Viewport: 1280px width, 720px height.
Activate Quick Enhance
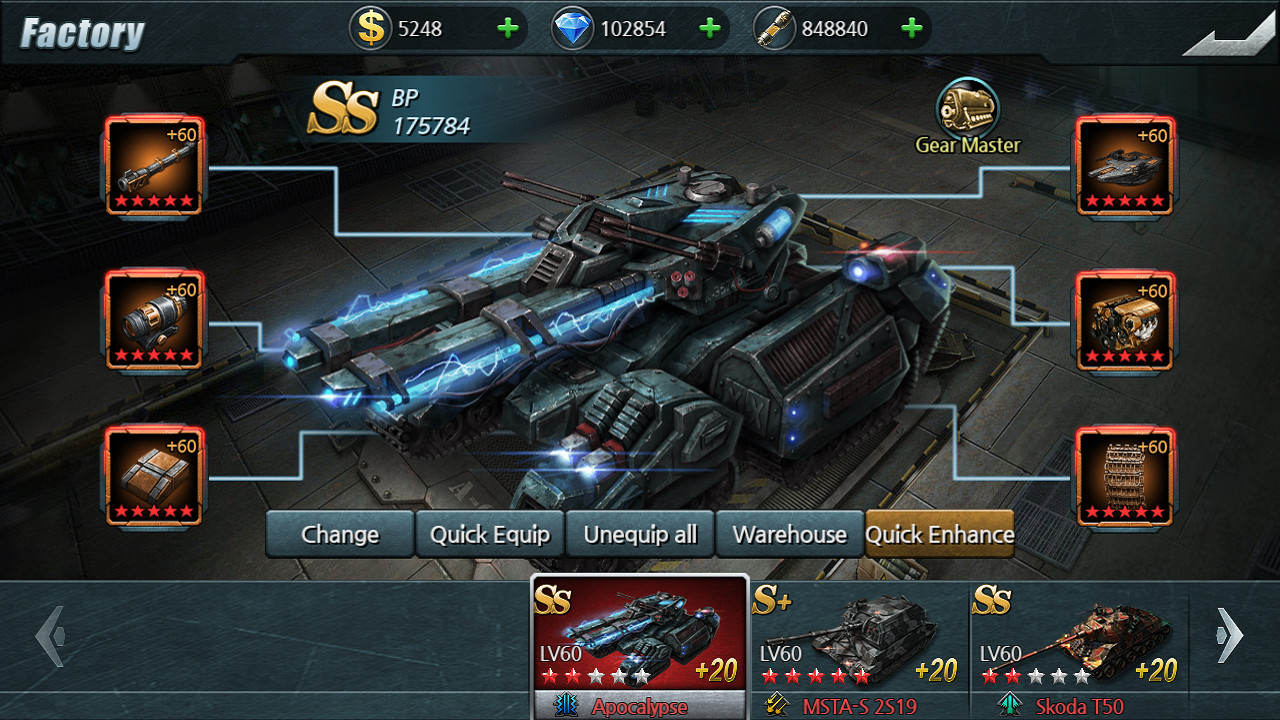pos(940,534)
